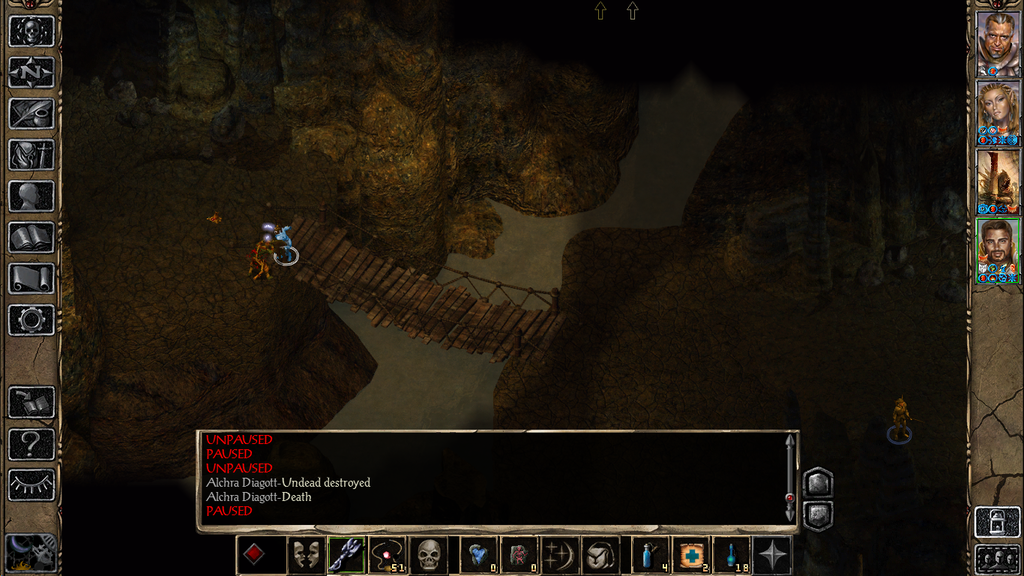Image resolution: width=1024 pixels, height=576 pixels.
Task: Activate the skull turn undead button
Action: [429, 555]
